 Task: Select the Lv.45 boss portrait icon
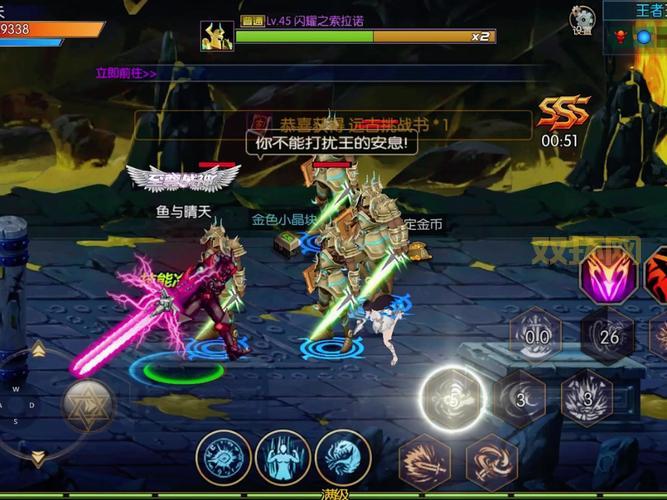coord(216,35)
